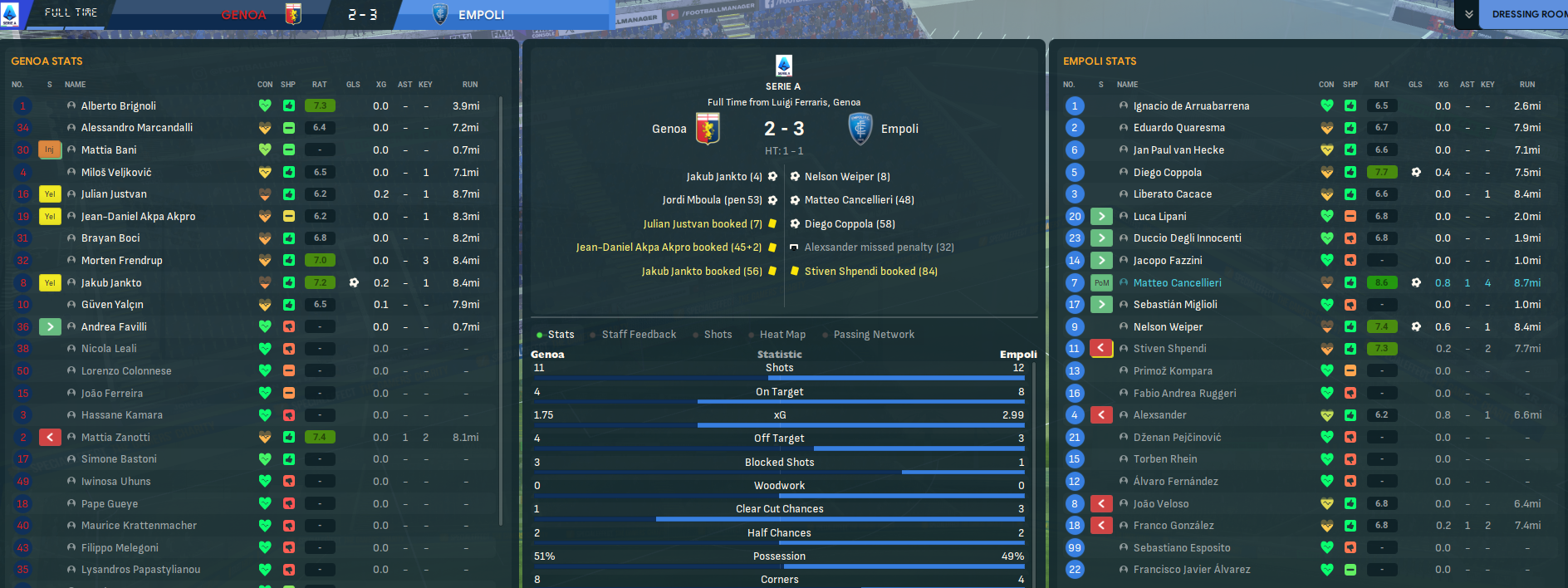Select Matteo Cancellieri in Empoli stats
This screenshot has height=588, width=1568.
(x=1177, y=283)
